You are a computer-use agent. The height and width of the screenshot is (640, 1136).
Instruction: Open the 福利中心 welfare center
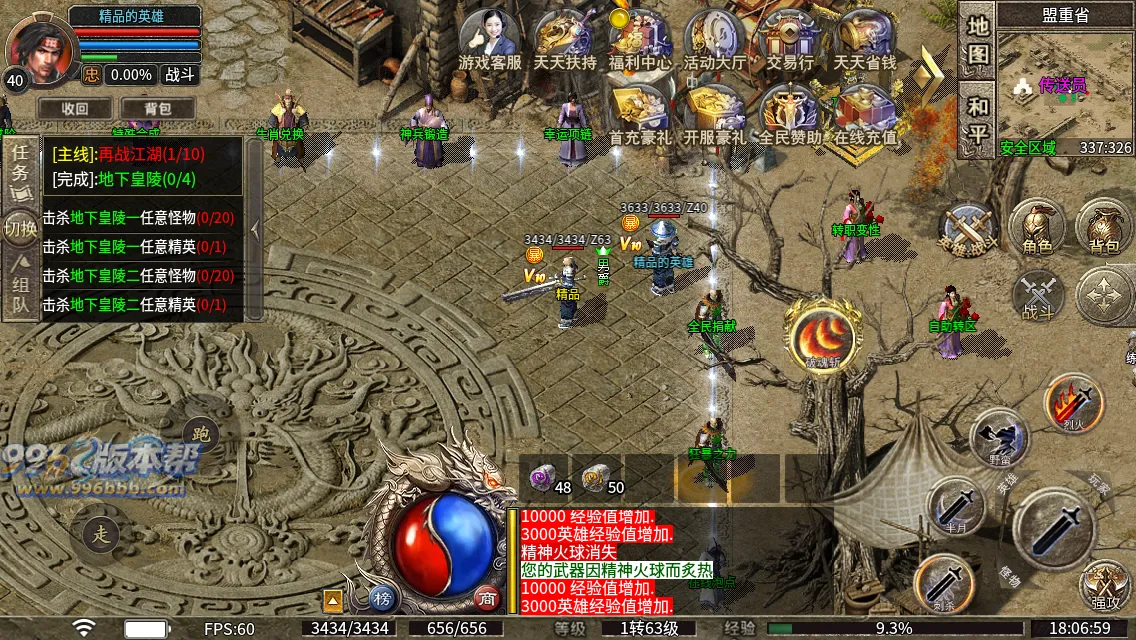[640, 38]
